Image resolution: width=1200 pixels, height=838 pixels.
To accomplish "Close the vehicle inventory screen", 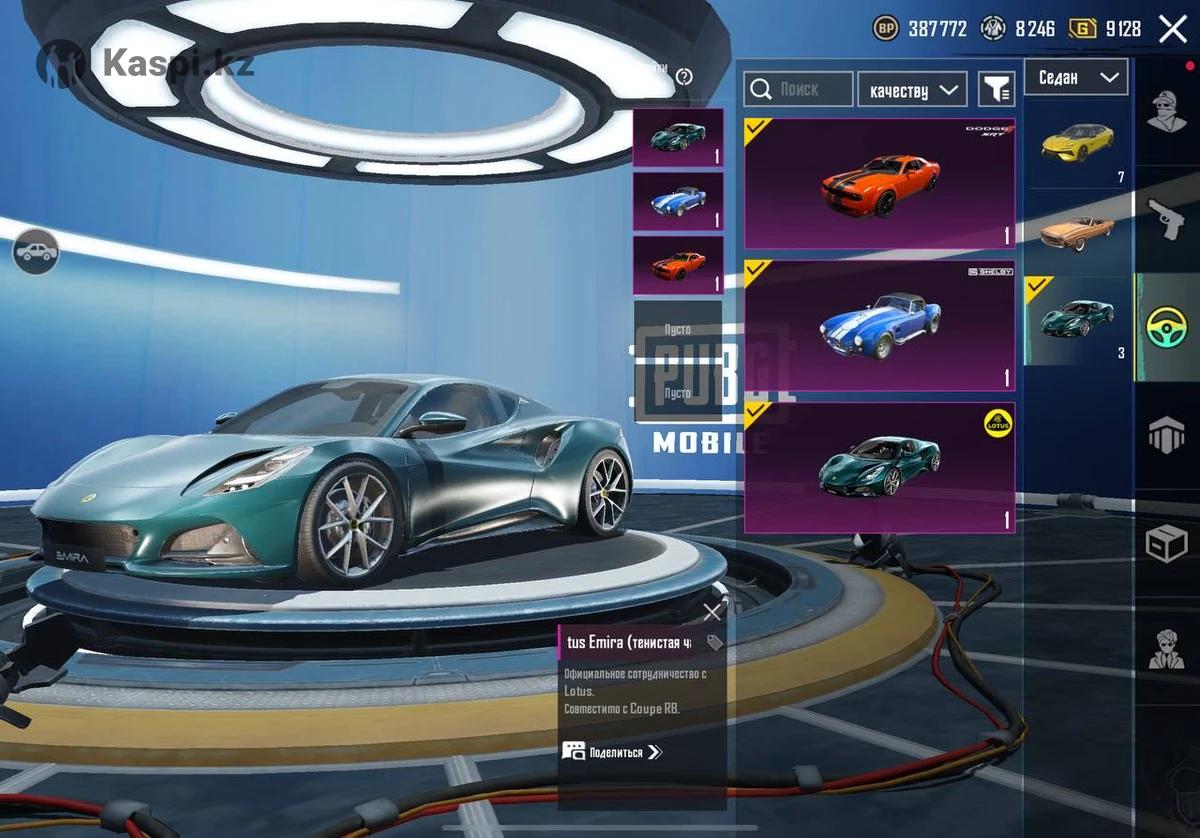I will [1172, 29].
